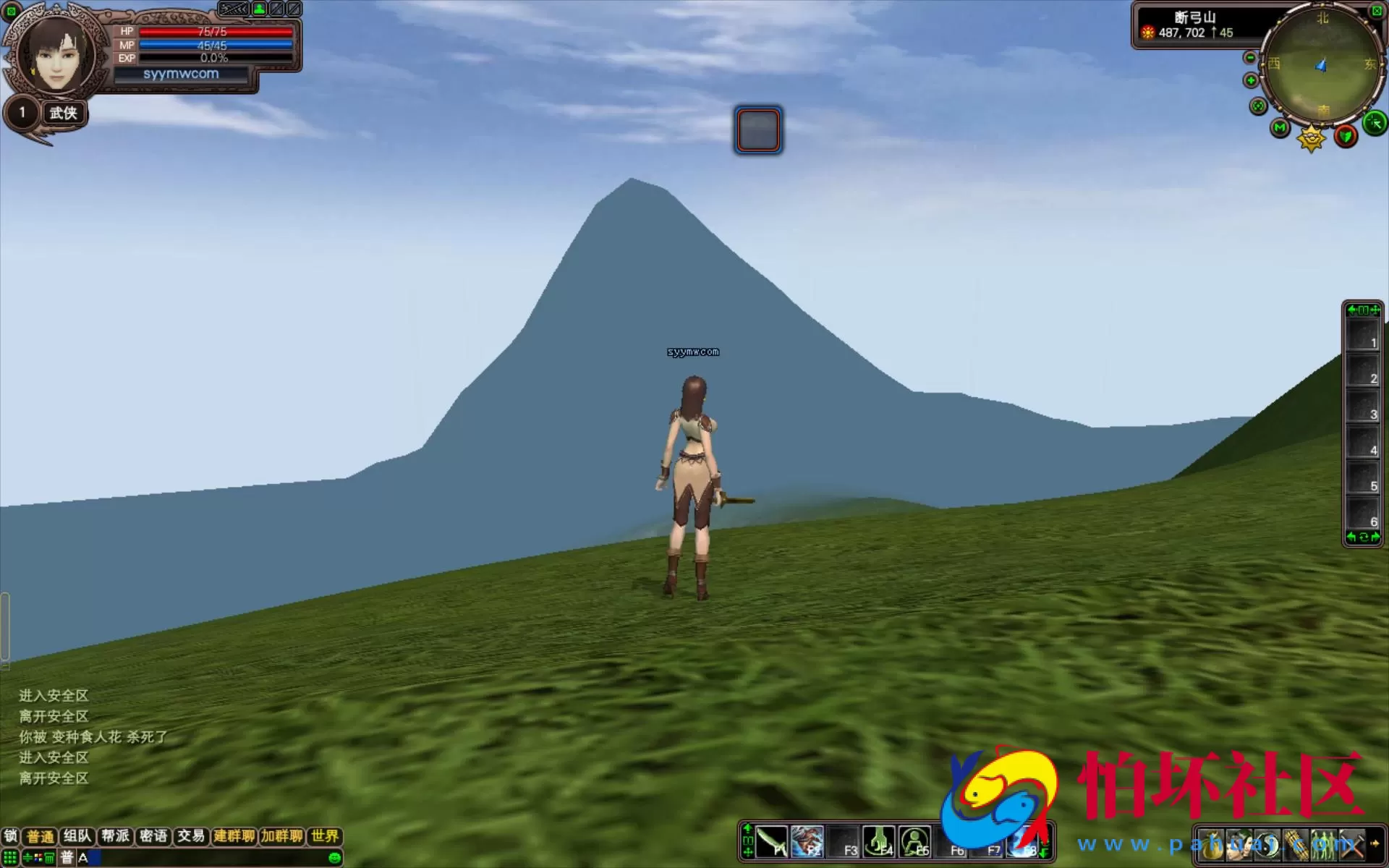Click the red heart button by minimap
The image size is (1389, 868).
pos(1346,135)
